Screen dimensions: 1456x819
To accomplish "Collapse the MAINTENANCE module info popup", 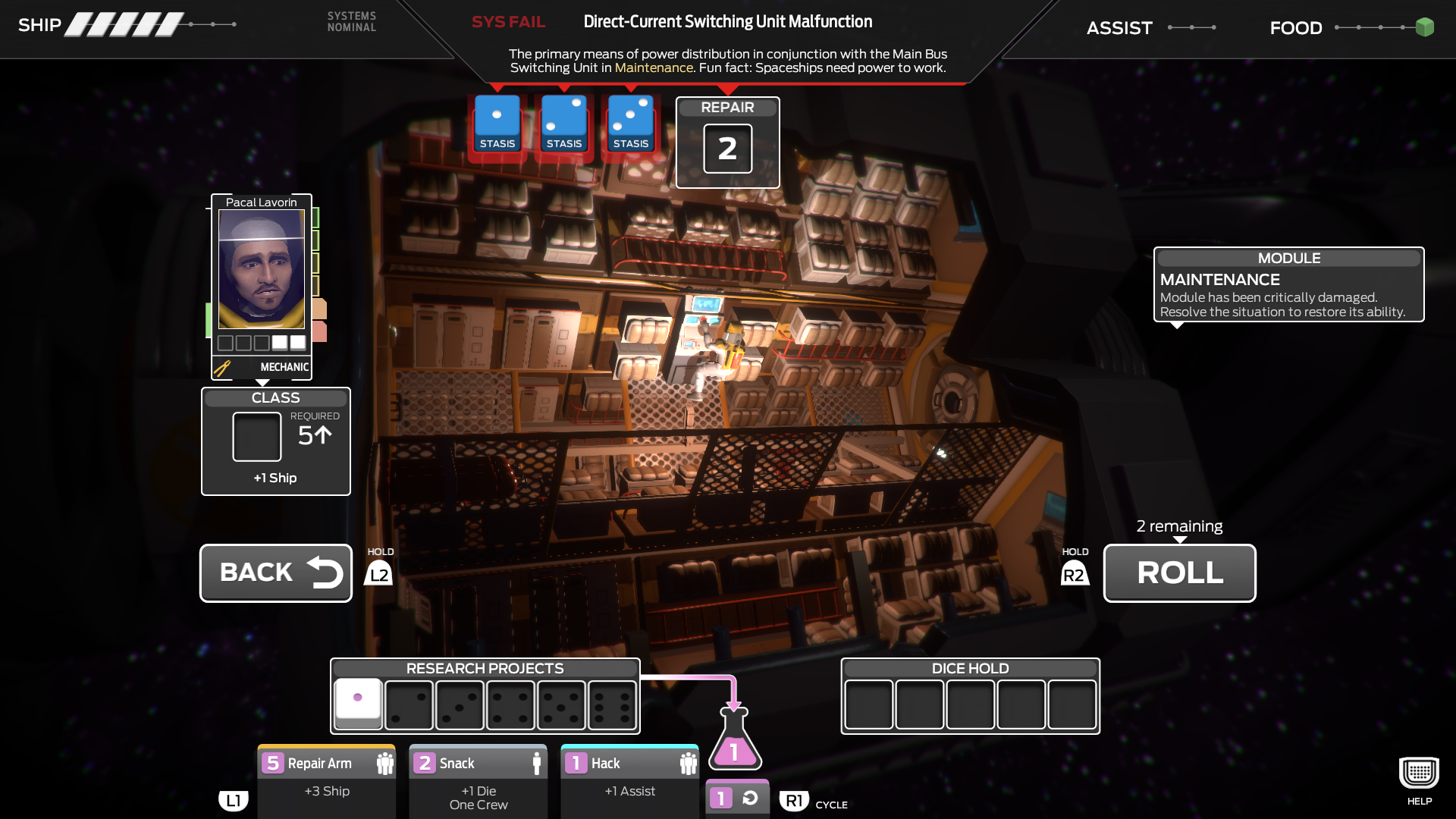I will pos(1288,259).
